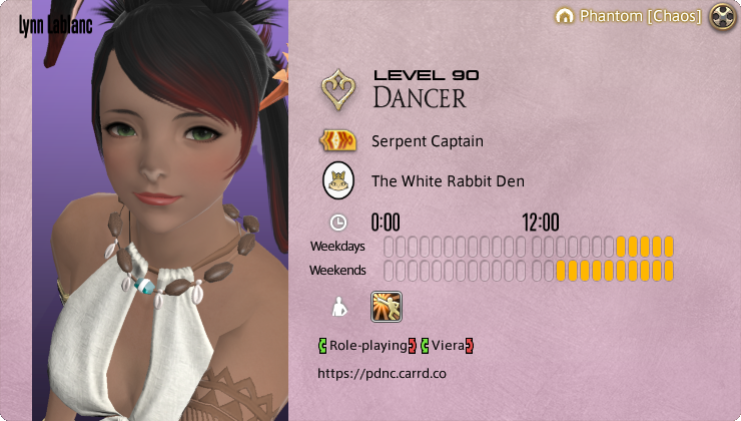Click the Dancer job emblem icon
Image resolution: width=741 pixels, height=421 pixels.
340,88
